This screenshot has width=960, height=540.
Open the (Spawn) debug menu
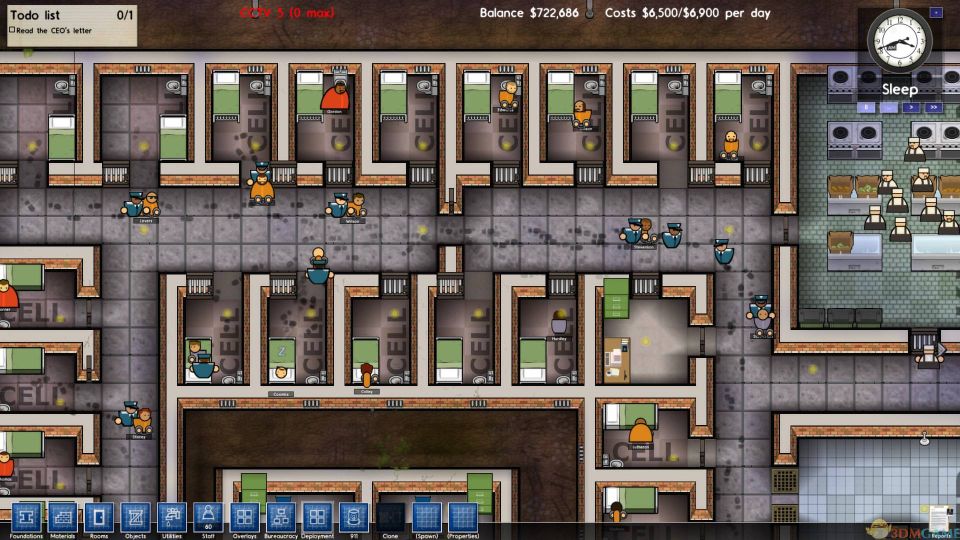point(426,517)
